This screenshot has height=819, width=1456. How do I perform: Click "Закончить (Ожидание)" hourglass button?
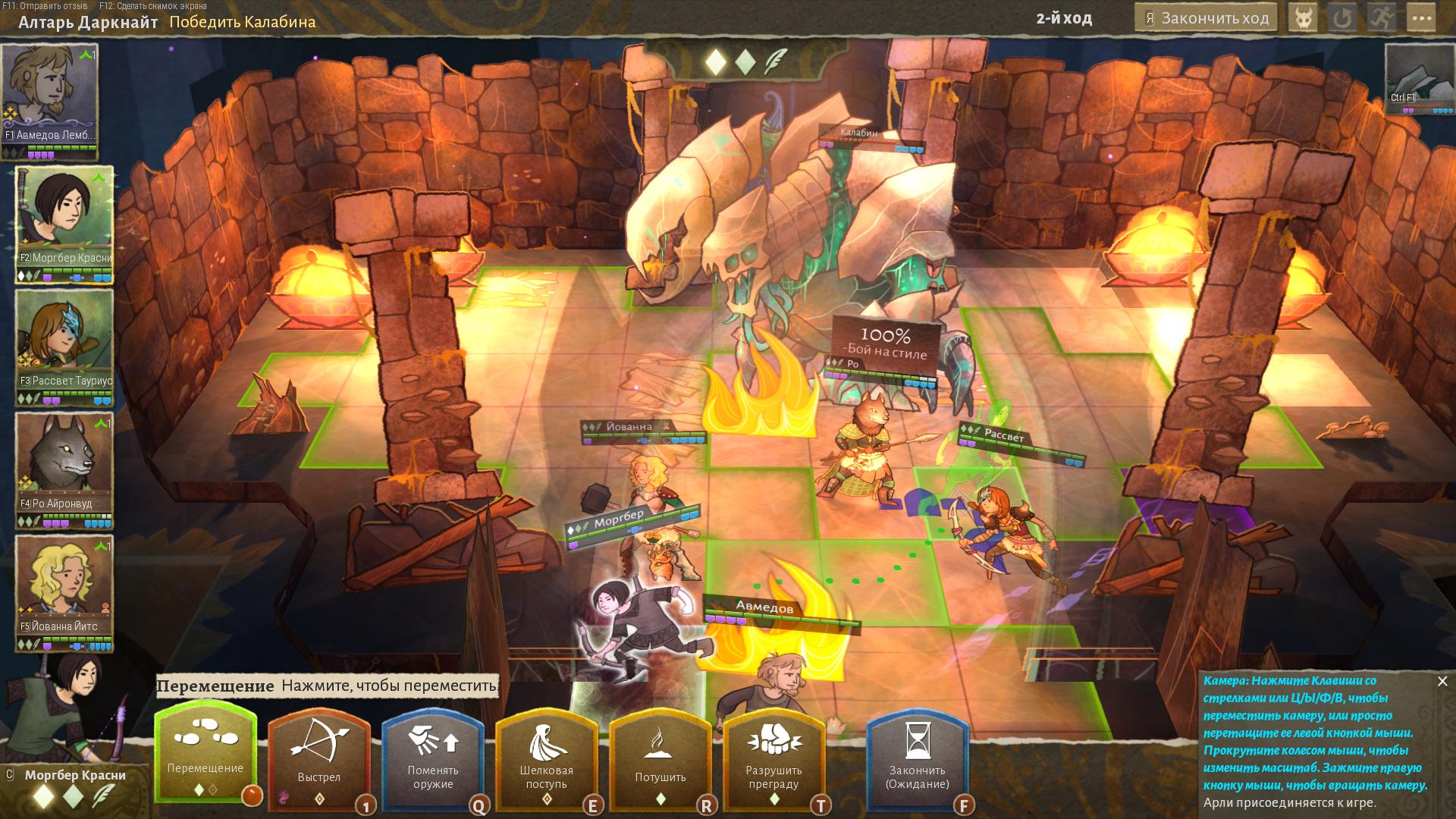point(918,755)
